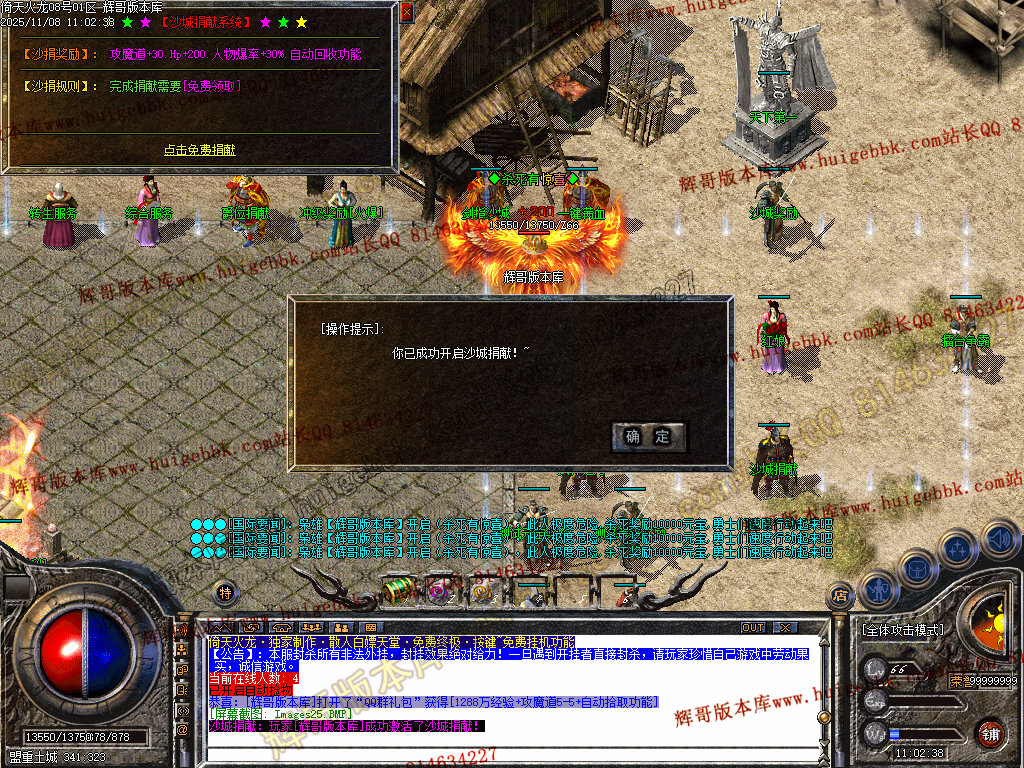
Task: Open the skills sparkle round button
Action: pos(958,549)
